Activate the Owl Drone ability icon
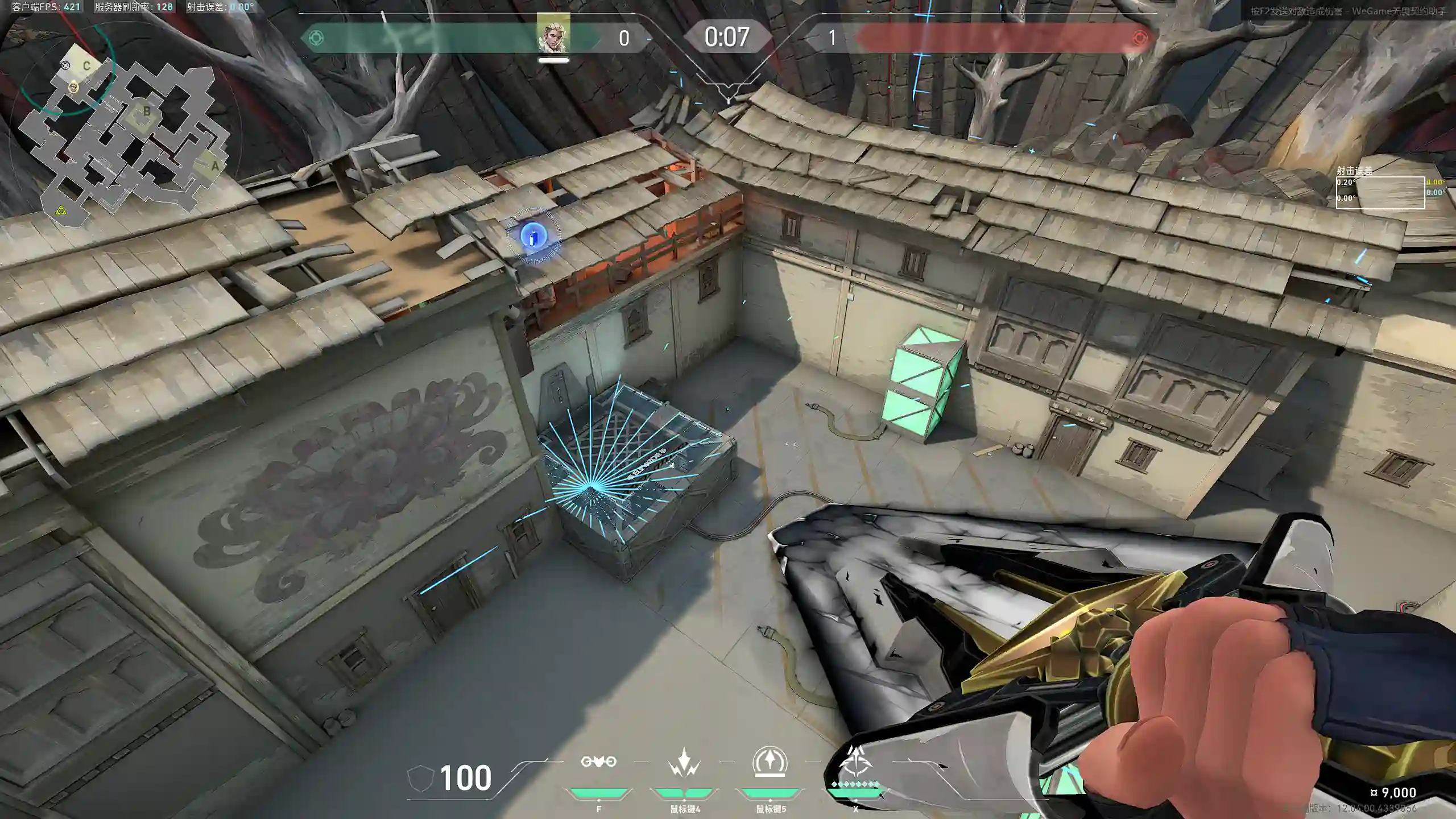This screenshot has width=1456, height=819. point(598,762)
